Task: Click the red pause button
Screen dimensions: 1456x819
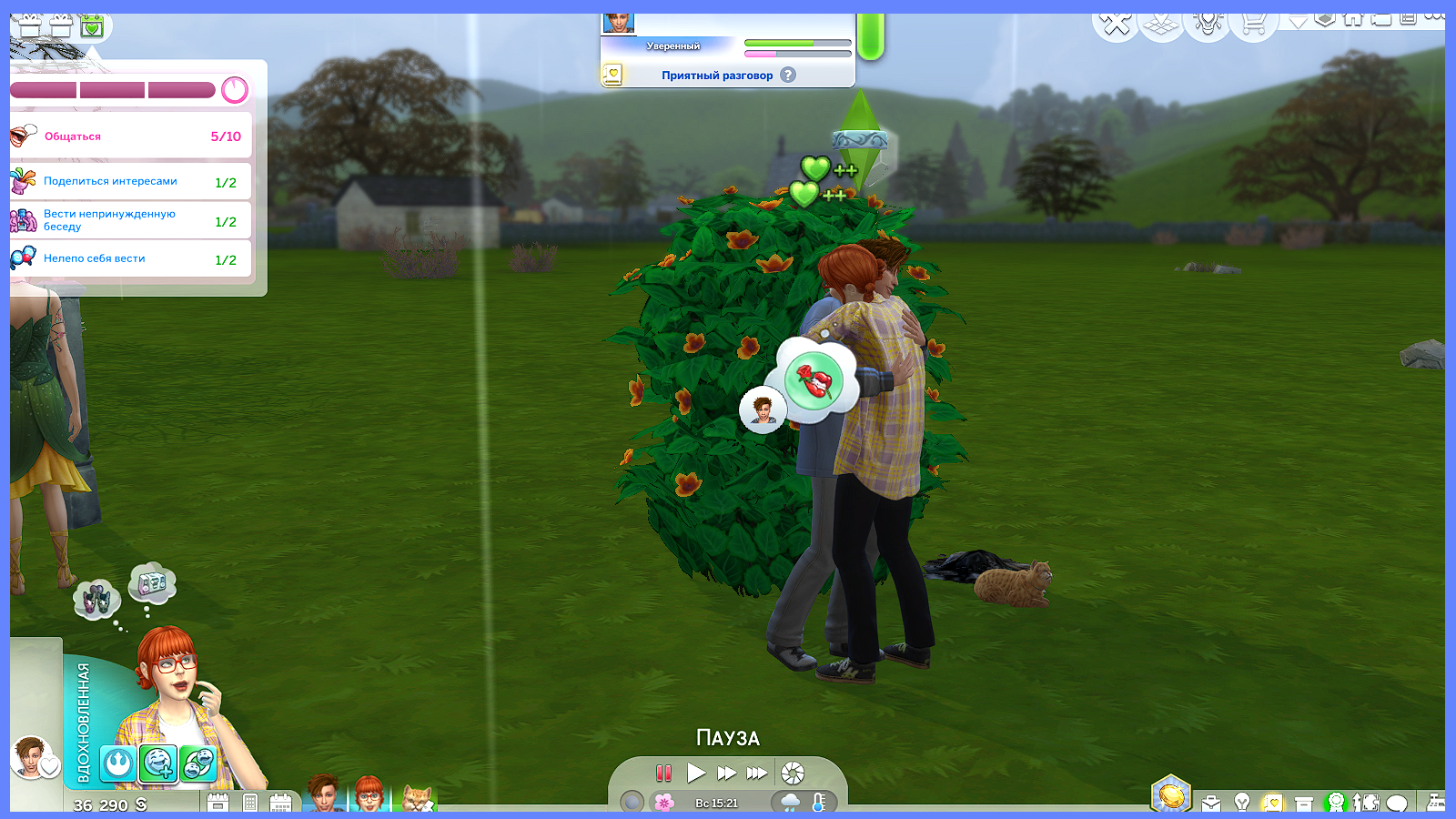Action: point(663,773)
